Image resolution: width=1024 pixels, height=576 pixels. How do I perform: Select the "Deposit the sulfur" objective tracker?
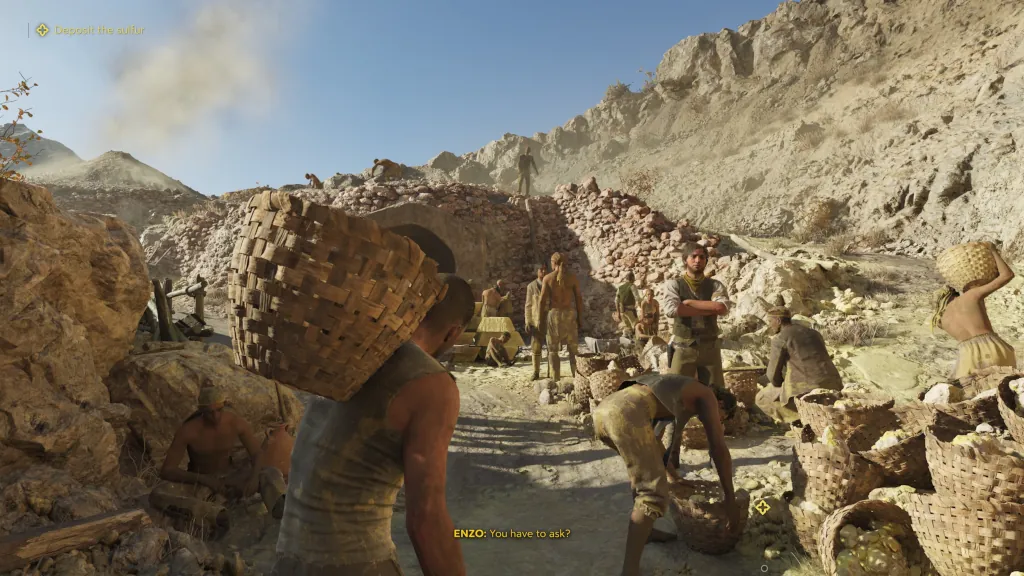[x=91, y=30]
